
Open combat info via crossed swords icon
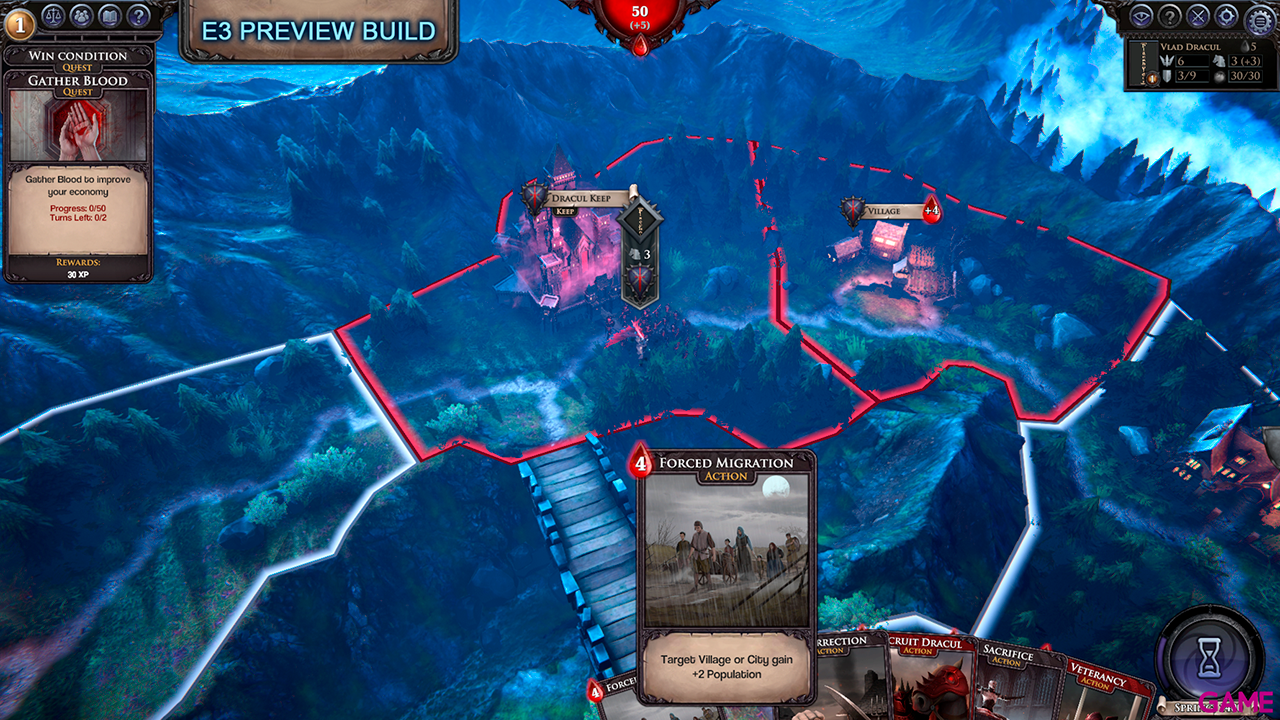(1196, 15)
